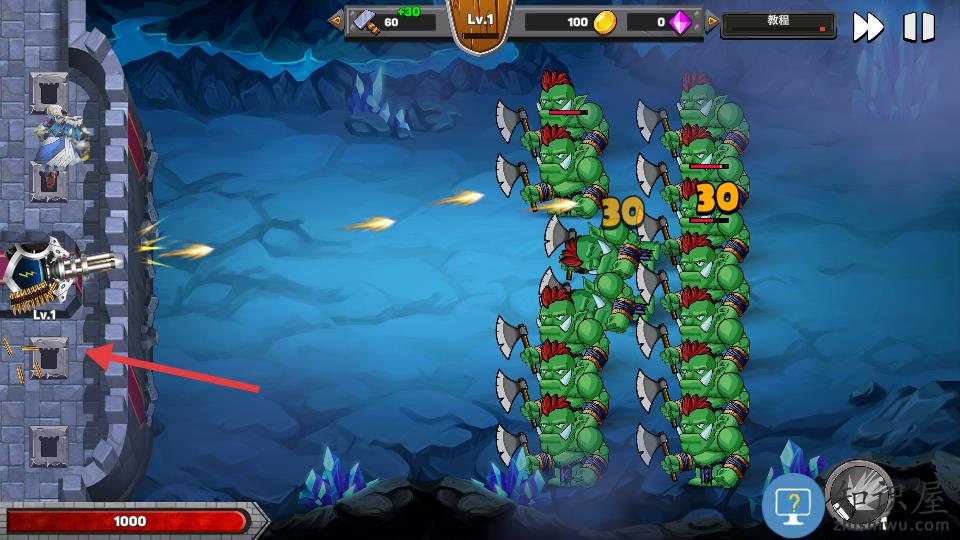Pause the game
Viewport: 960px width, 540px height.
(x=918, y=27)
